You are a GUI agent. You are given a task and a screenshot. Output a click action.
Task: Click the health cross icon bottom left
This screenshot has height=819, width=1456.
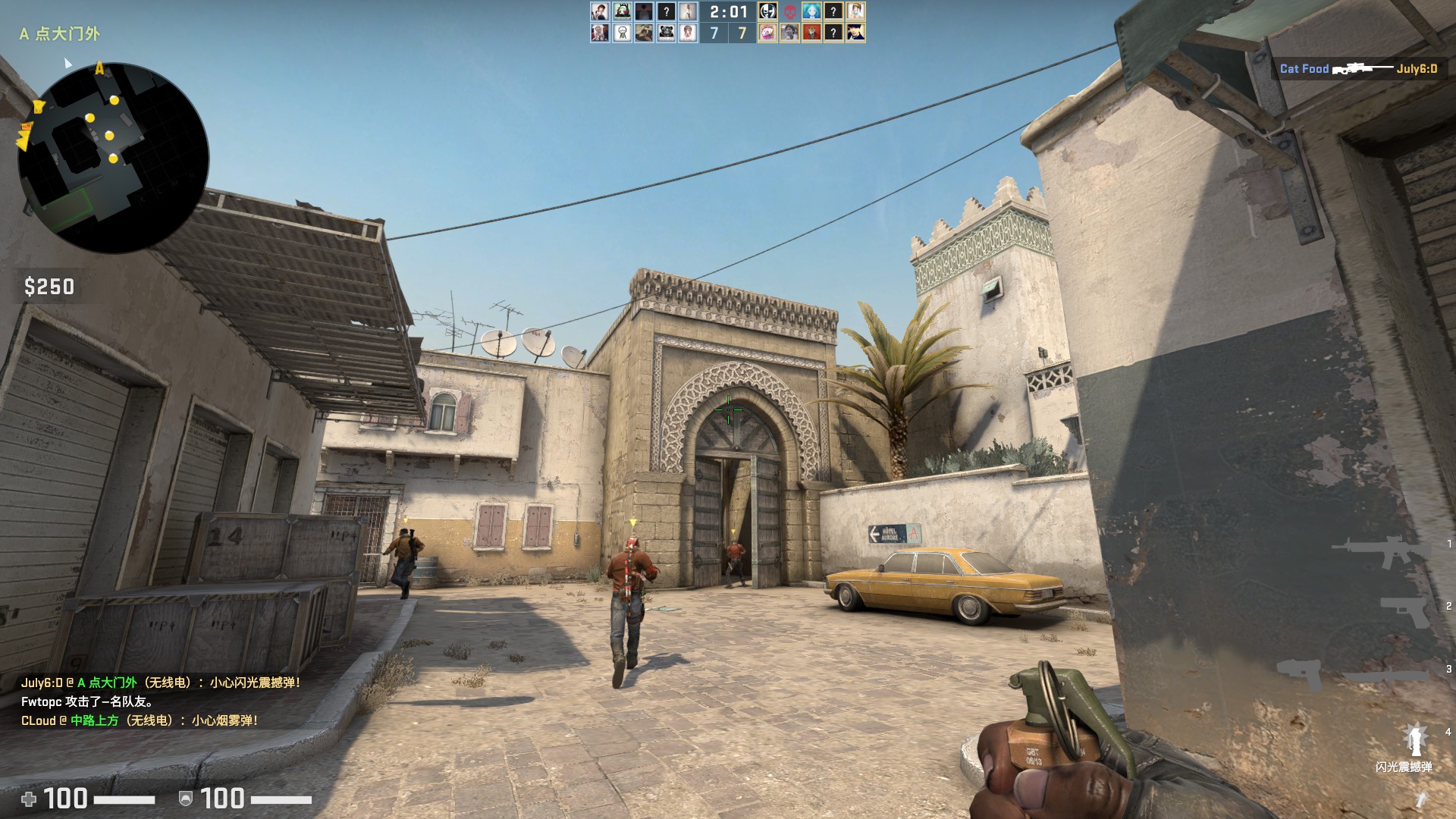pyautogui.click(x=30, y=799)
